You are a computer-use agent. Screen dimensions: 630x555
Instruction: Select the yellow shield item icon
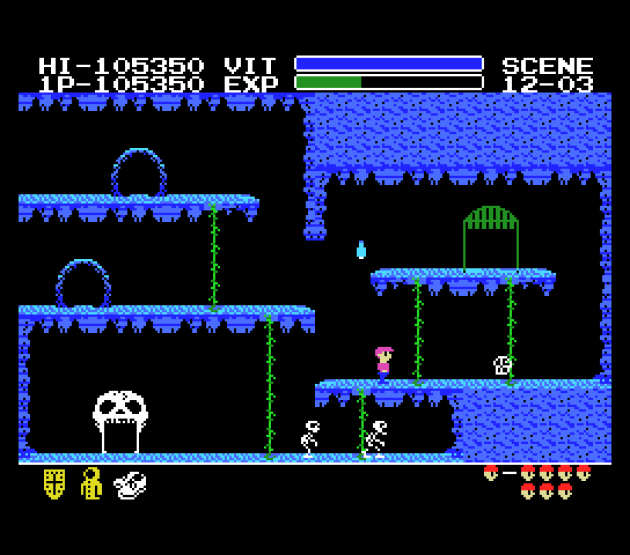tap(54, 484)
